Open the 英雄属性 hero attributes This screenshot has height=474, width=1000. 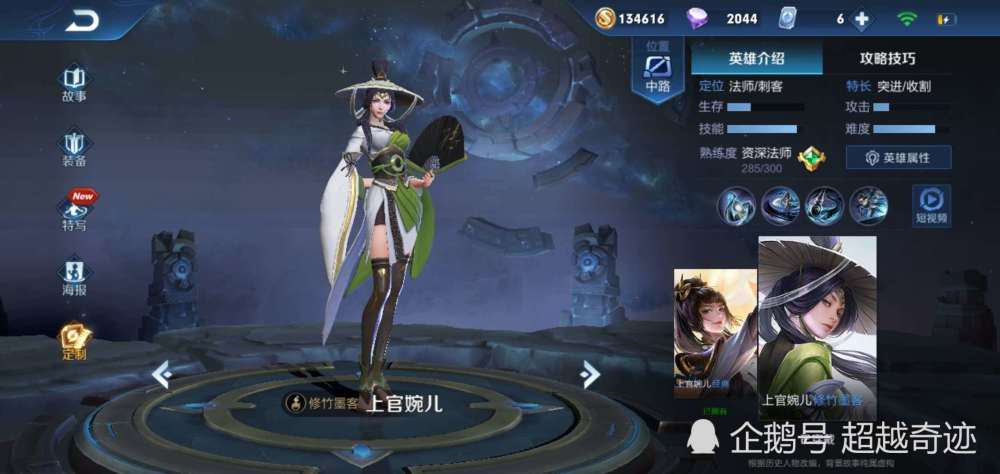(898, 158)
